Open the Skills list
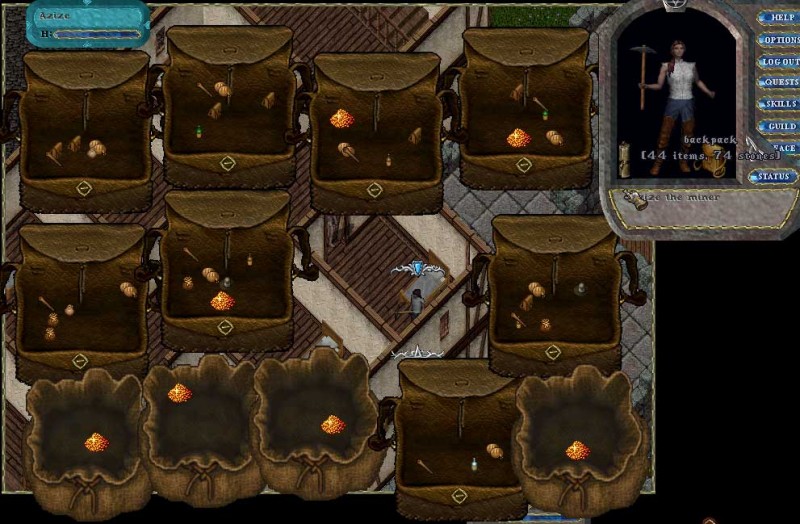 (780, 104)
